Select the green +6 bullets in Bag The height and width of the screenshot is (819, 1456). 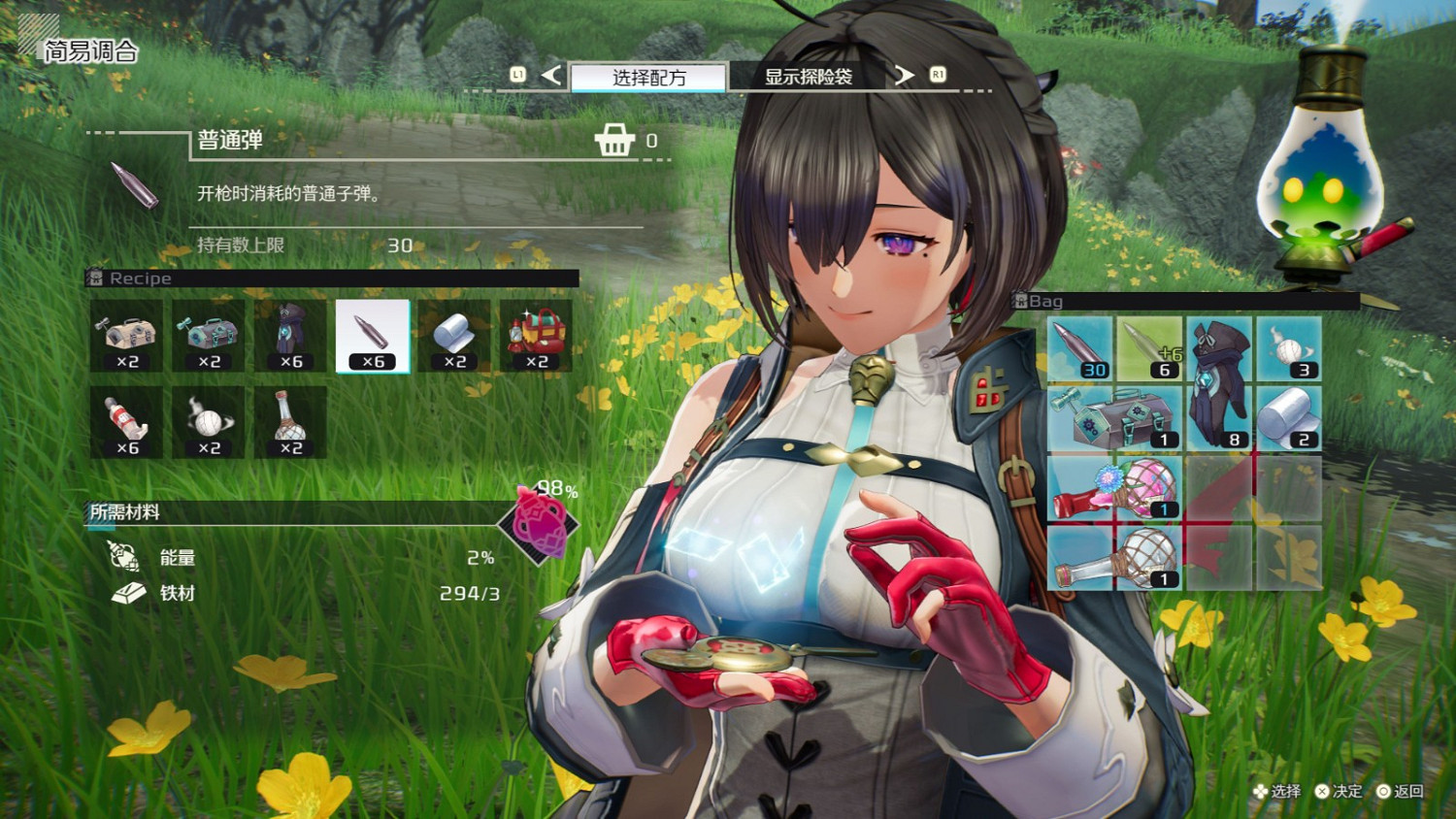(x=1150, y=349)
